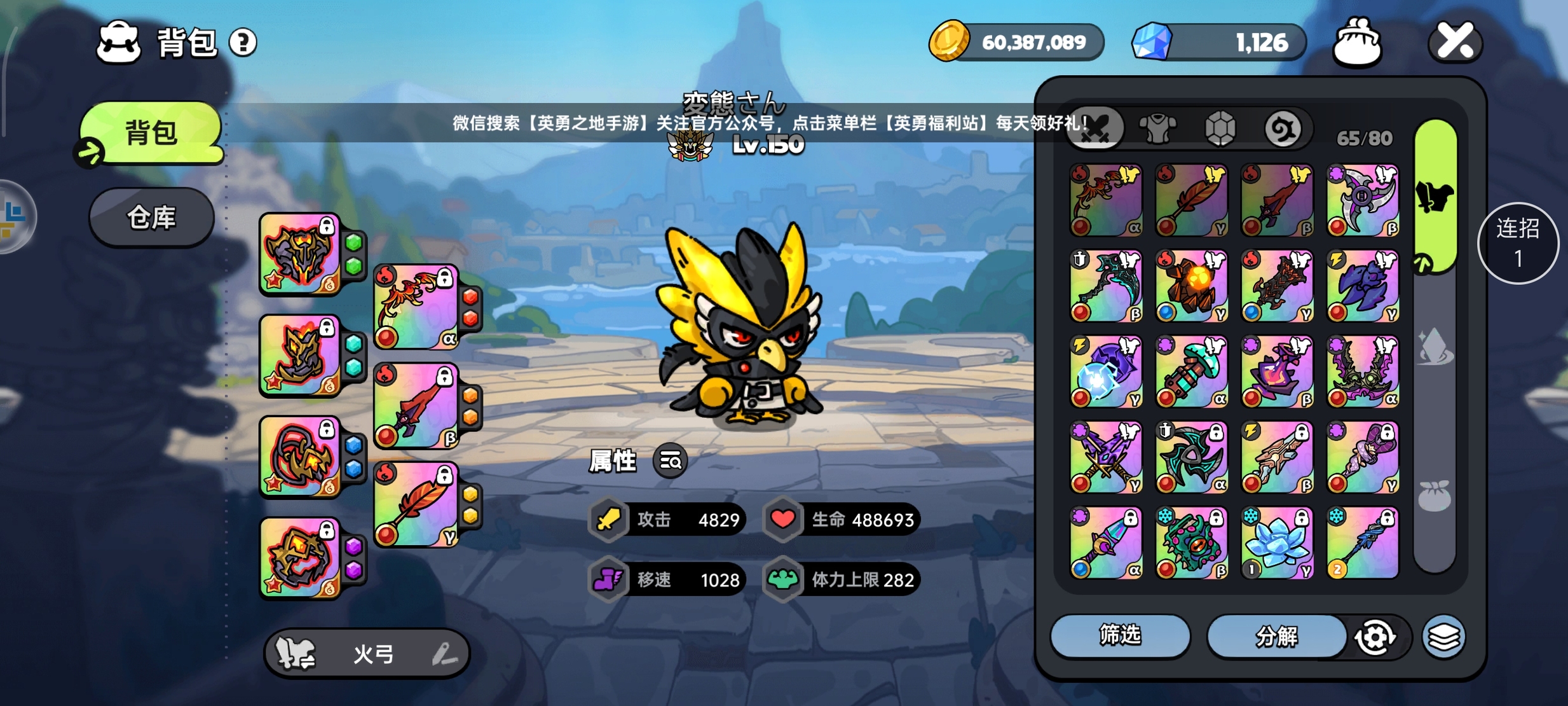Open the 仓库 storage tab
The image size is (1568, 706).
pos(151,218)
